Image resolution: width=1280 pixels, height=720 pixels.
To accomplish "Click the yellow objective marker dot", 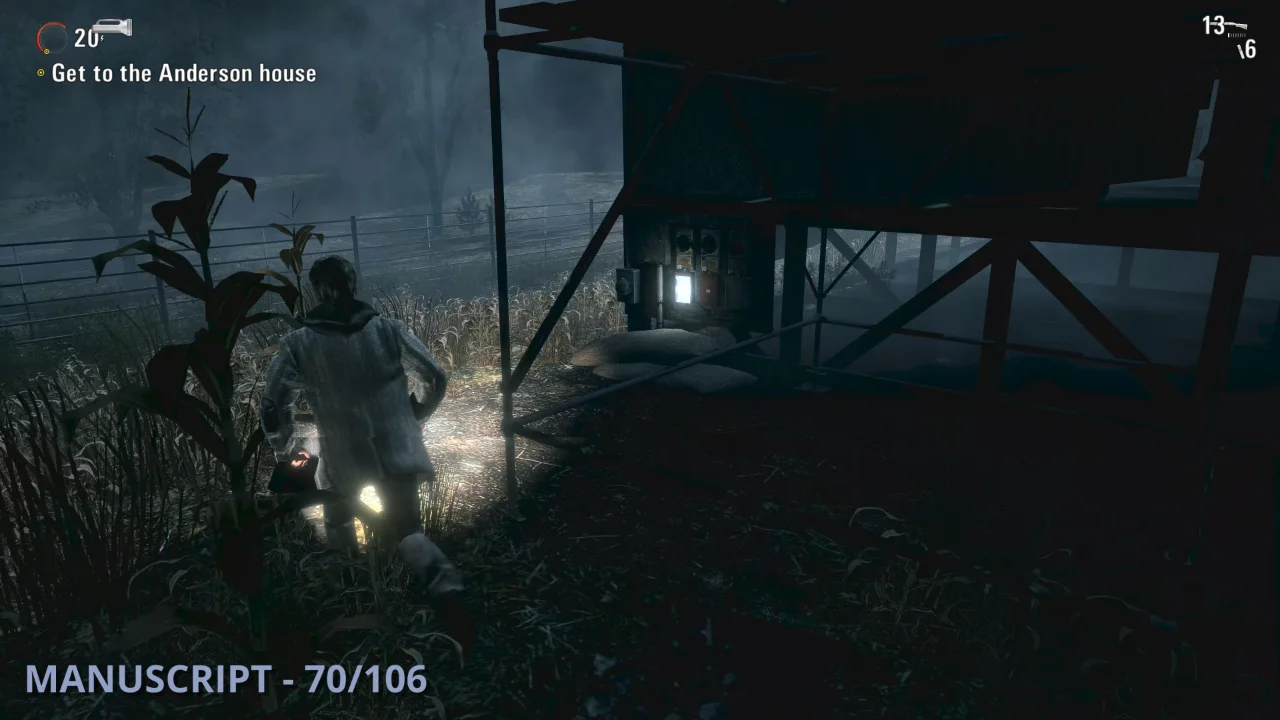I will click(x=40, y=73).
